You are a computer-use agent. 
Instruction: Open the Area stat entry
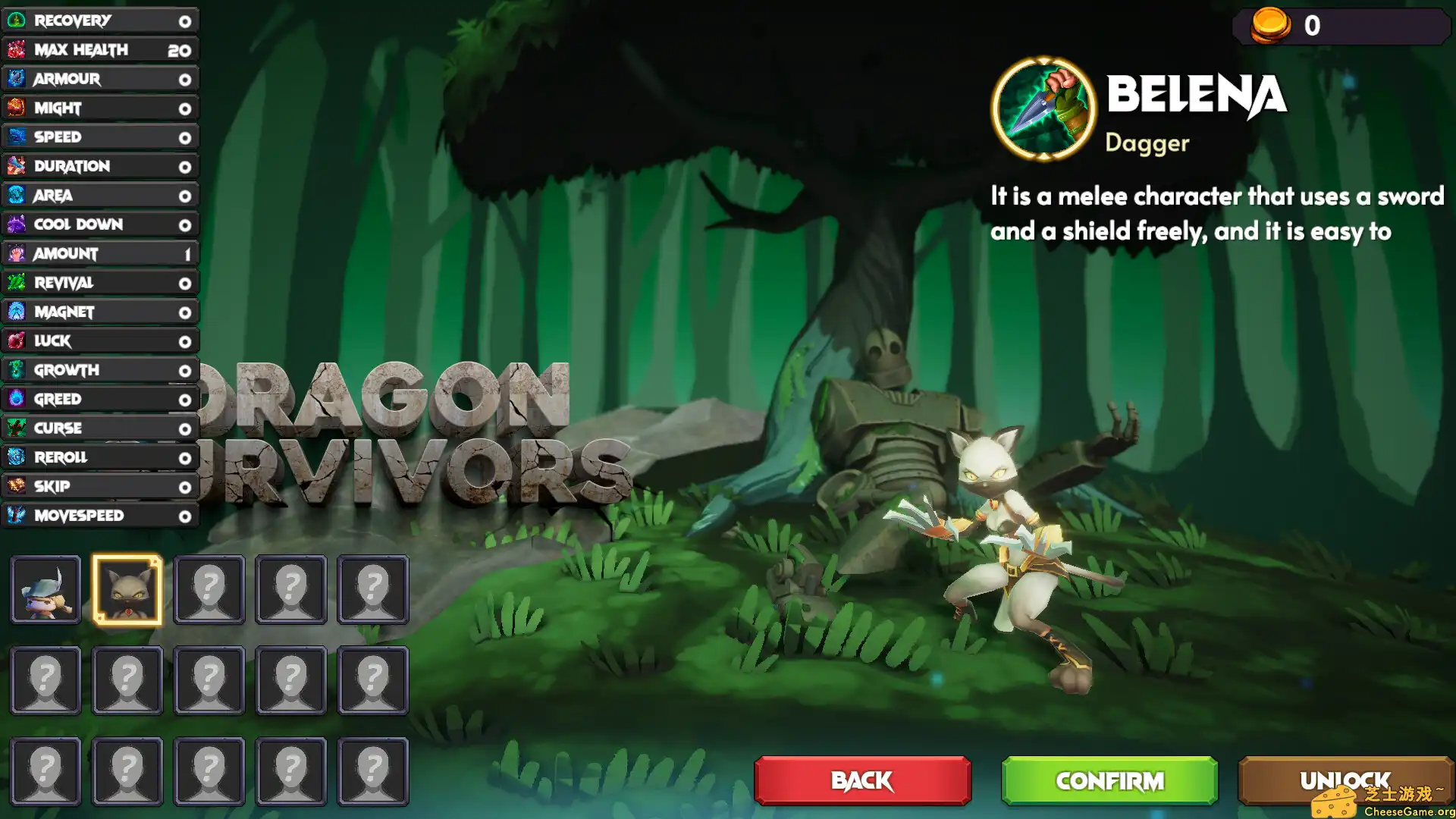[99, 195]
